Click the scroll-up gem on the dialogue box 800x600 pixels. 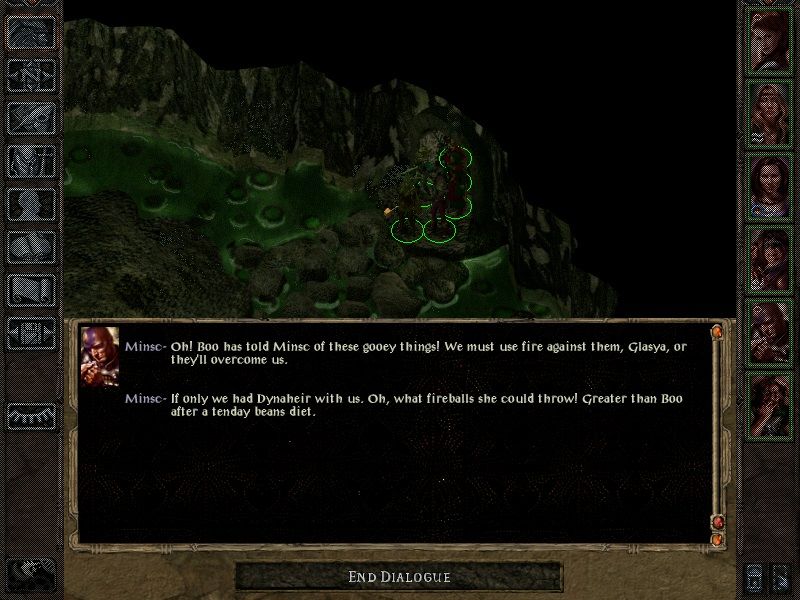coord(716,331)
